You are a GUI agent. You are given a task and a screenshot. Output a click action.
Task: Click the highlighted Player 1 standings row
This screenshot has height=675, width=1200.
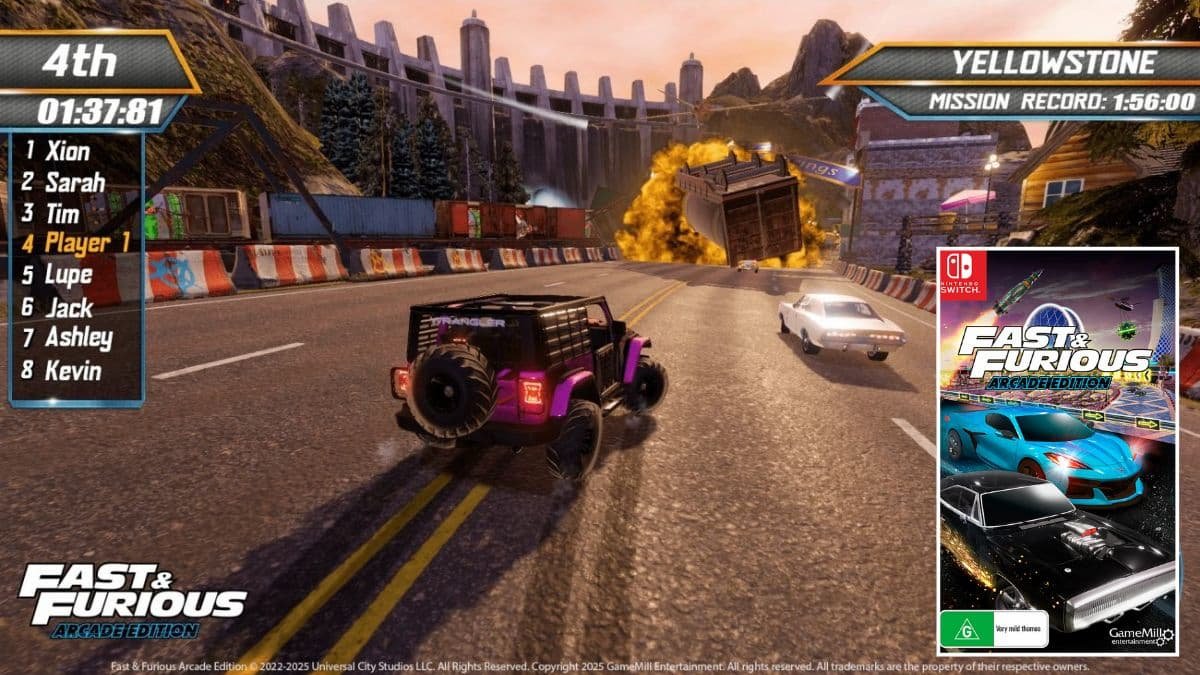click(x=78, y=243)
